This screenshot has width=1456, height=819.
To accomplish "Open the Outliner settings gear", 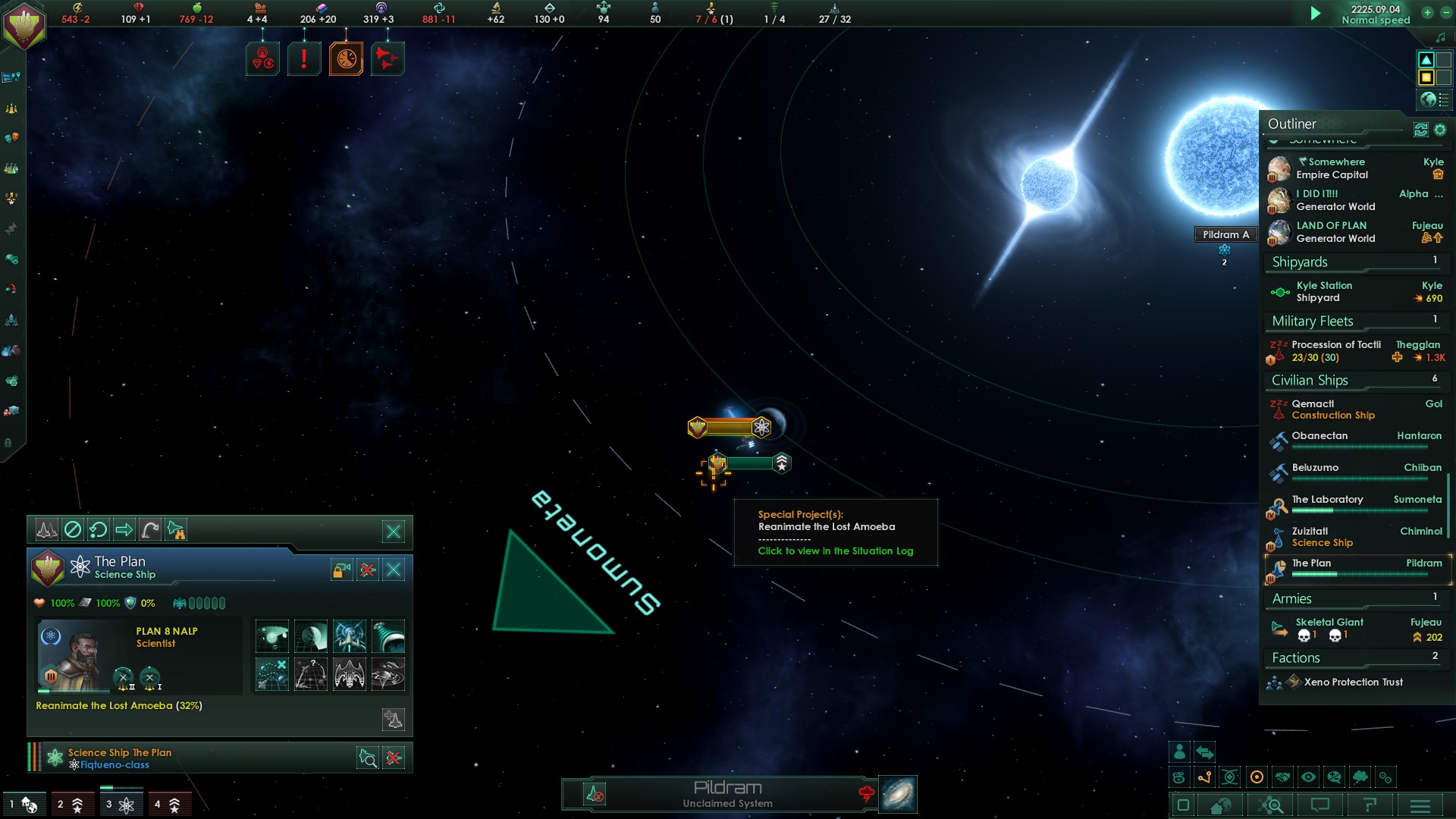I will [x=1440, y=130].
